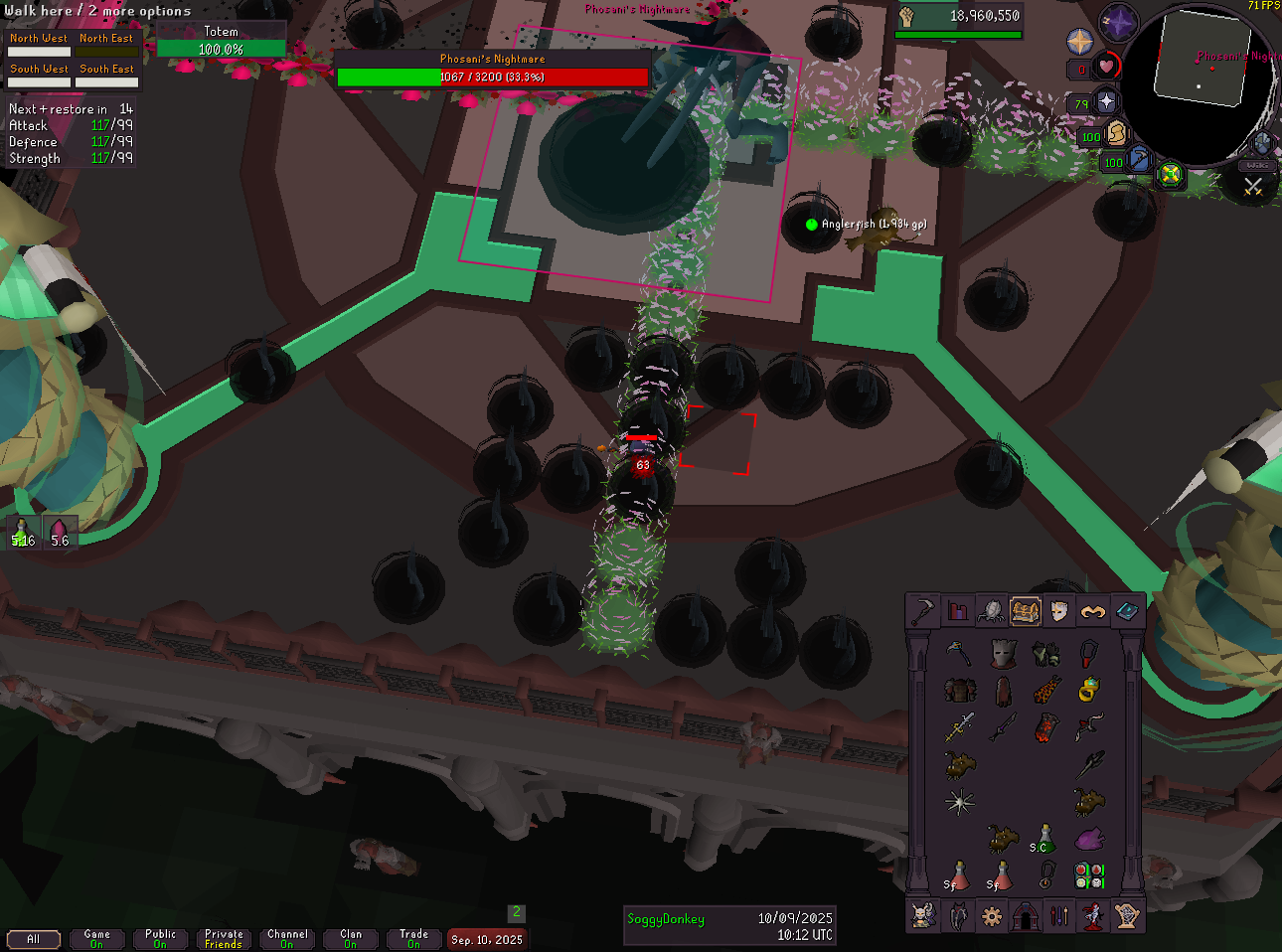1282x952 pixels.
Task: Toggle the Public chat filter
Action: (160, 939)
